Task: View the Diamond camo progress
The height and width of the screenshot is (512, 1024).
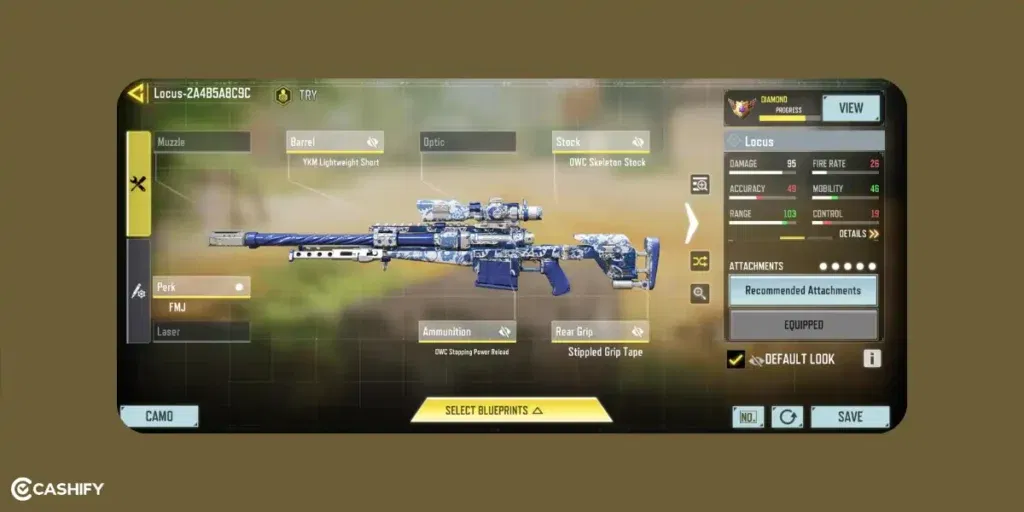Action: [851, 108]
